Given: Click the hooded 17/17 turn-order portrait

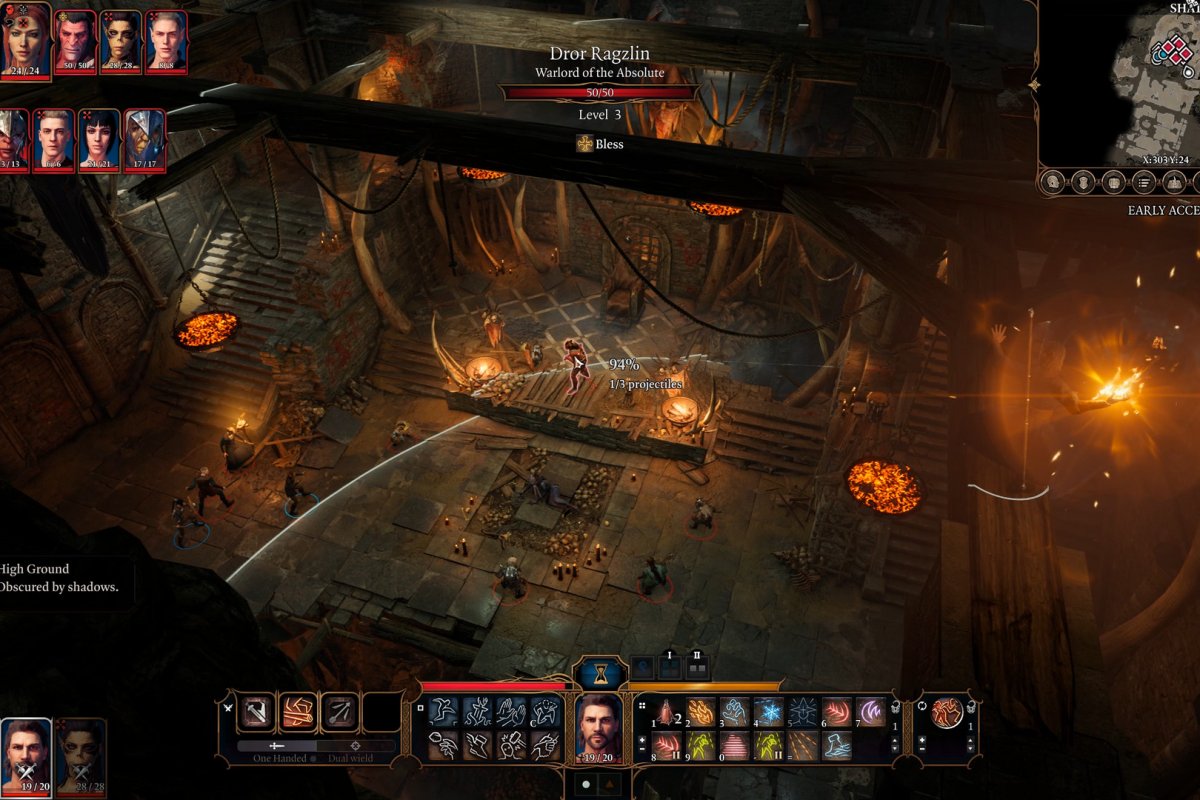Looking at the screenshot, I should tap(145, 138).
